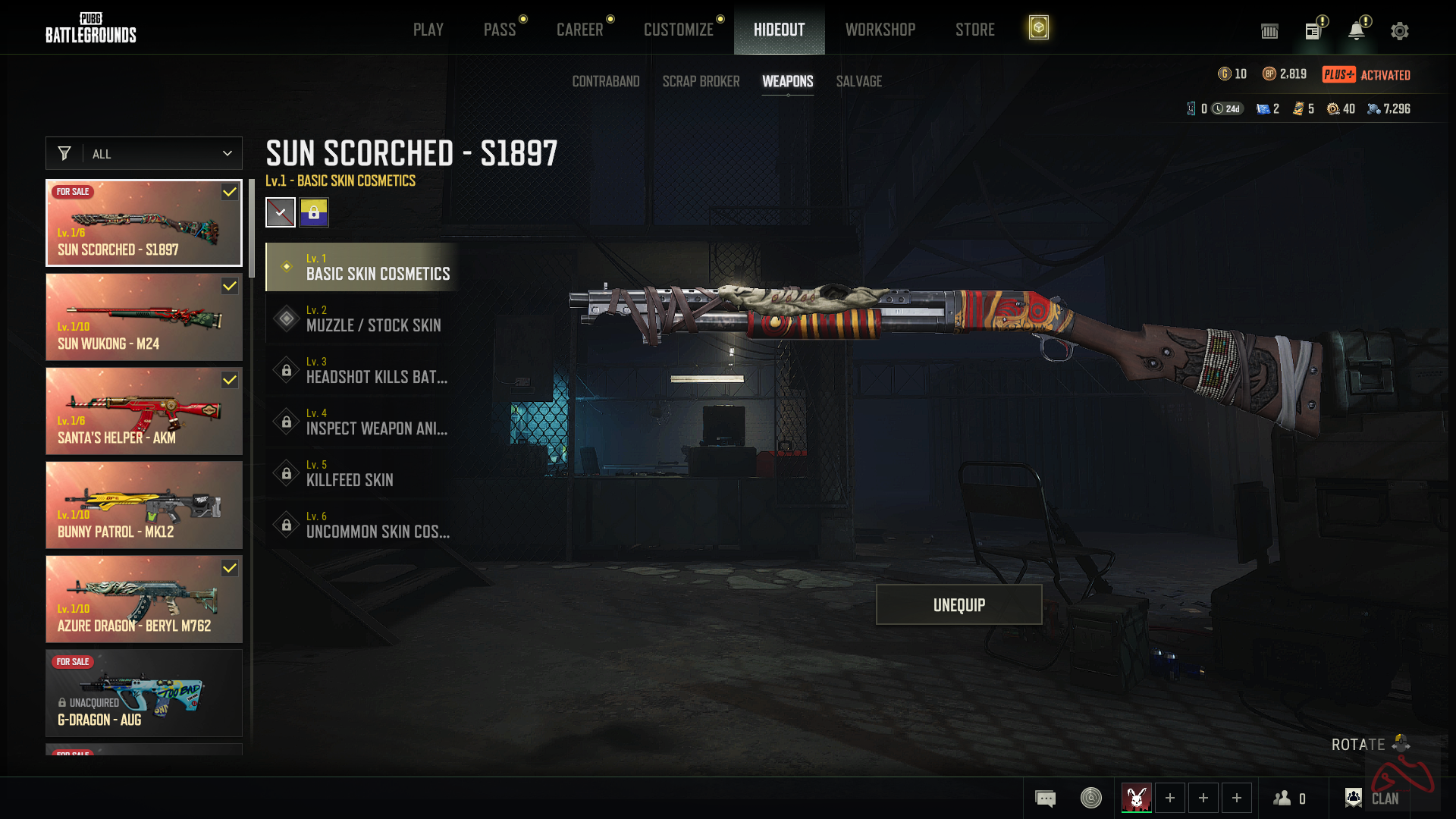Unequip the Sun Scorched S1897 skin
The image size is (1456, 819).
point(959,604)
